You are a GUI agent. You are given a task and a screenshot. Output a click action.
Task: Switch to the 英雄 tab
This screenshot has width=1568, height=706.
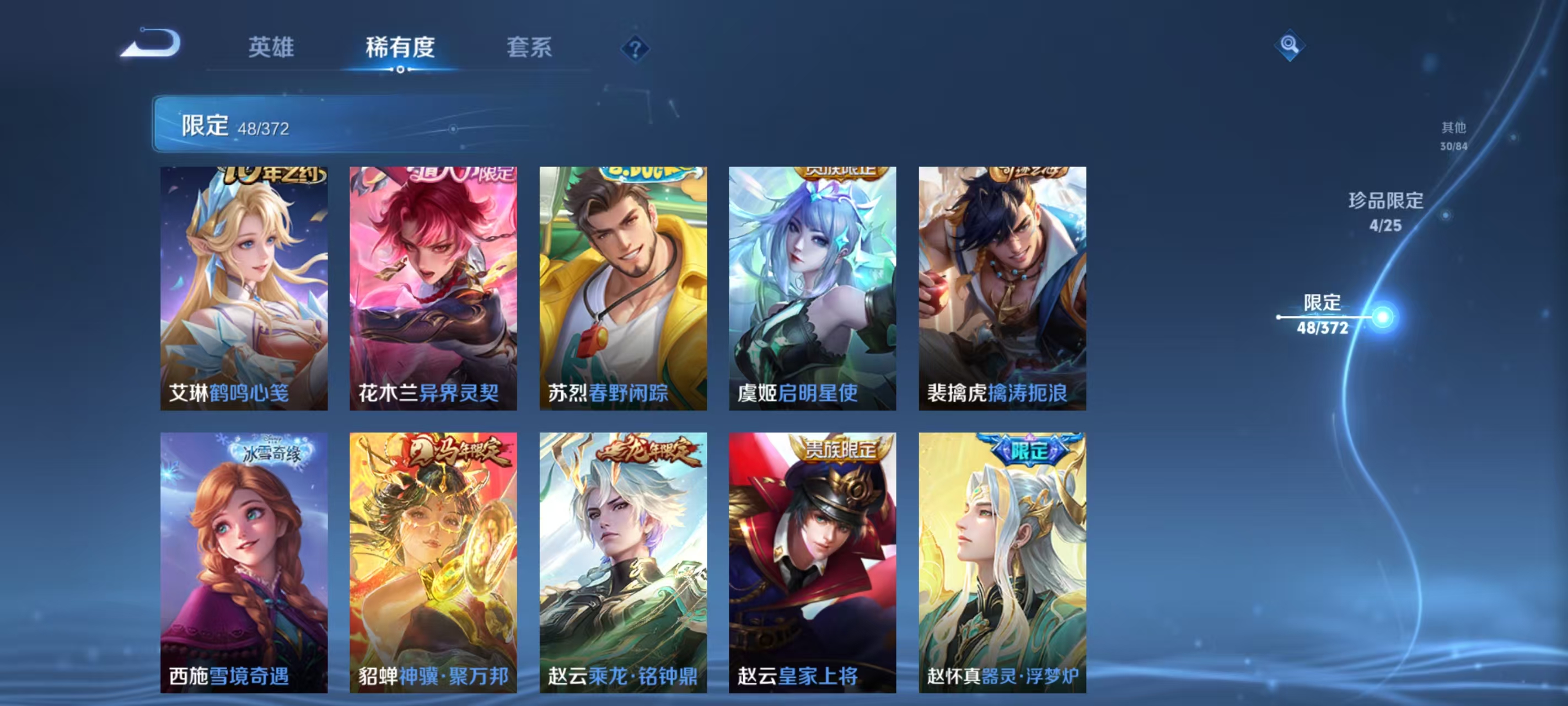pyautogui.click(x=272, y=49)
